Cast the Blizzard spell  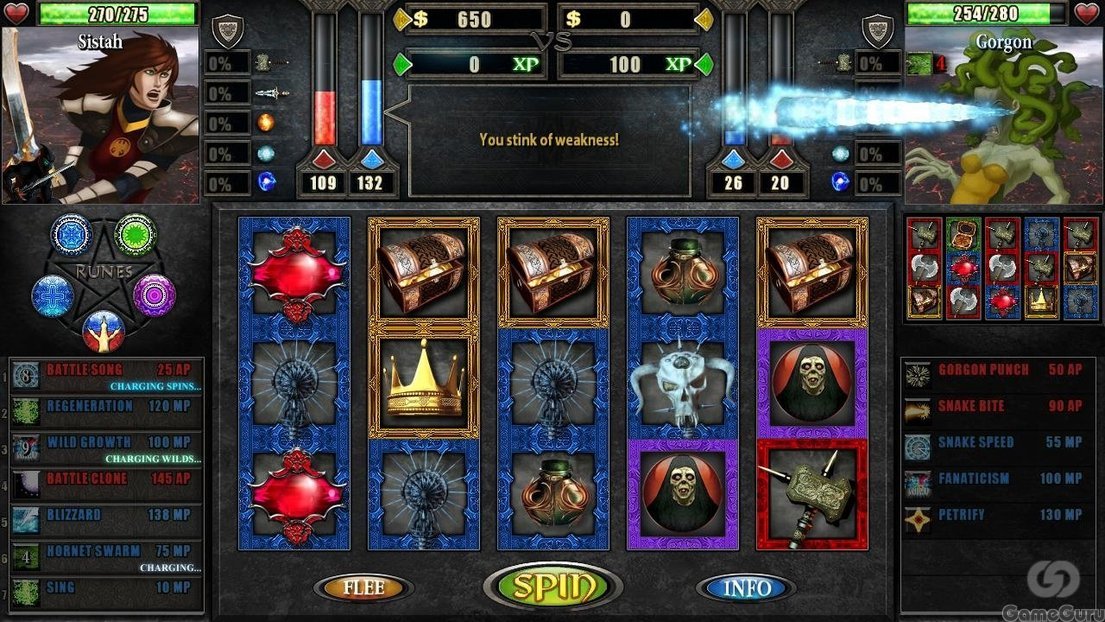106,516
